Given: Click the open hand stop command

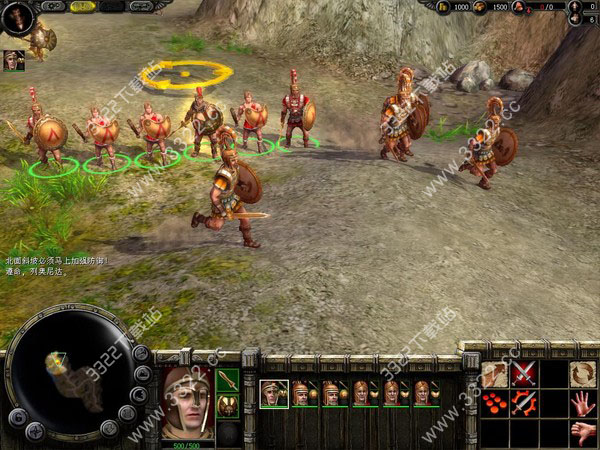Looking at the screenshot, I should (583, 403).
